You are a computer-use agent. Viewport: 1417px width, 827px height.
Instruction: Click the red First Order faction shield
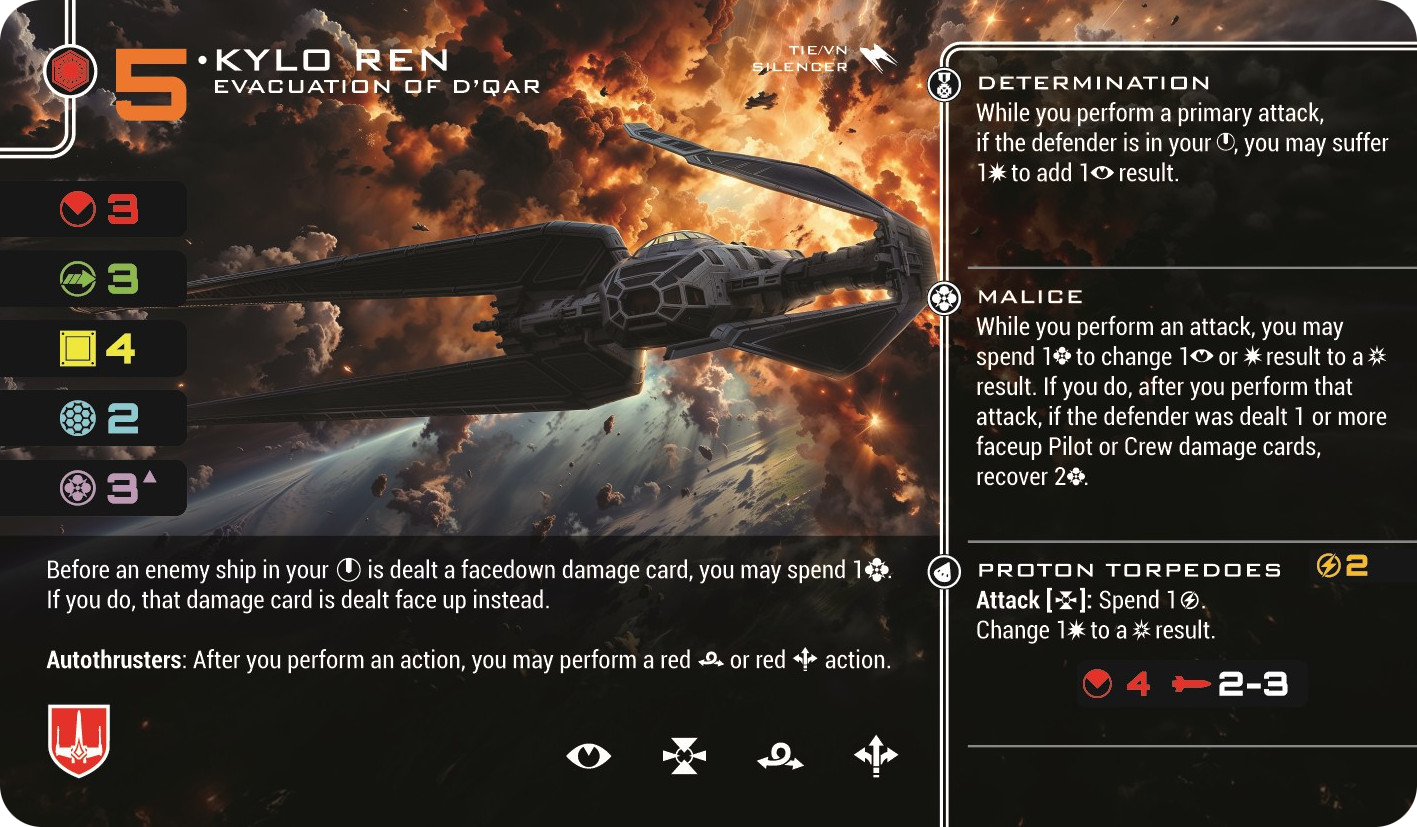pos(78,740)
